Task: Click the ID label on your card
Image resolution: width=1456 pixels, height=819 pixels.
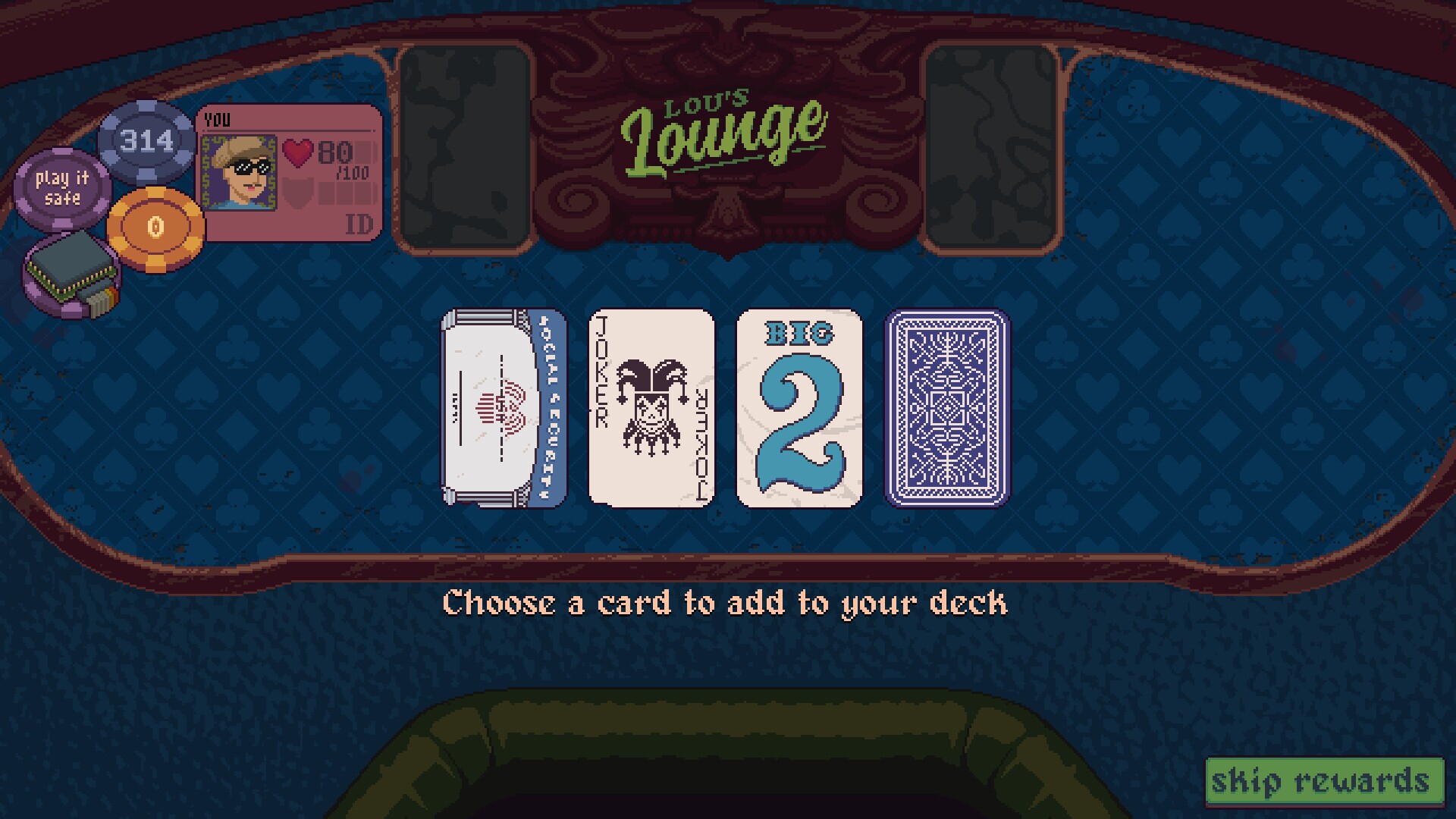Action: pyautogui.click(x=360, y=223)
